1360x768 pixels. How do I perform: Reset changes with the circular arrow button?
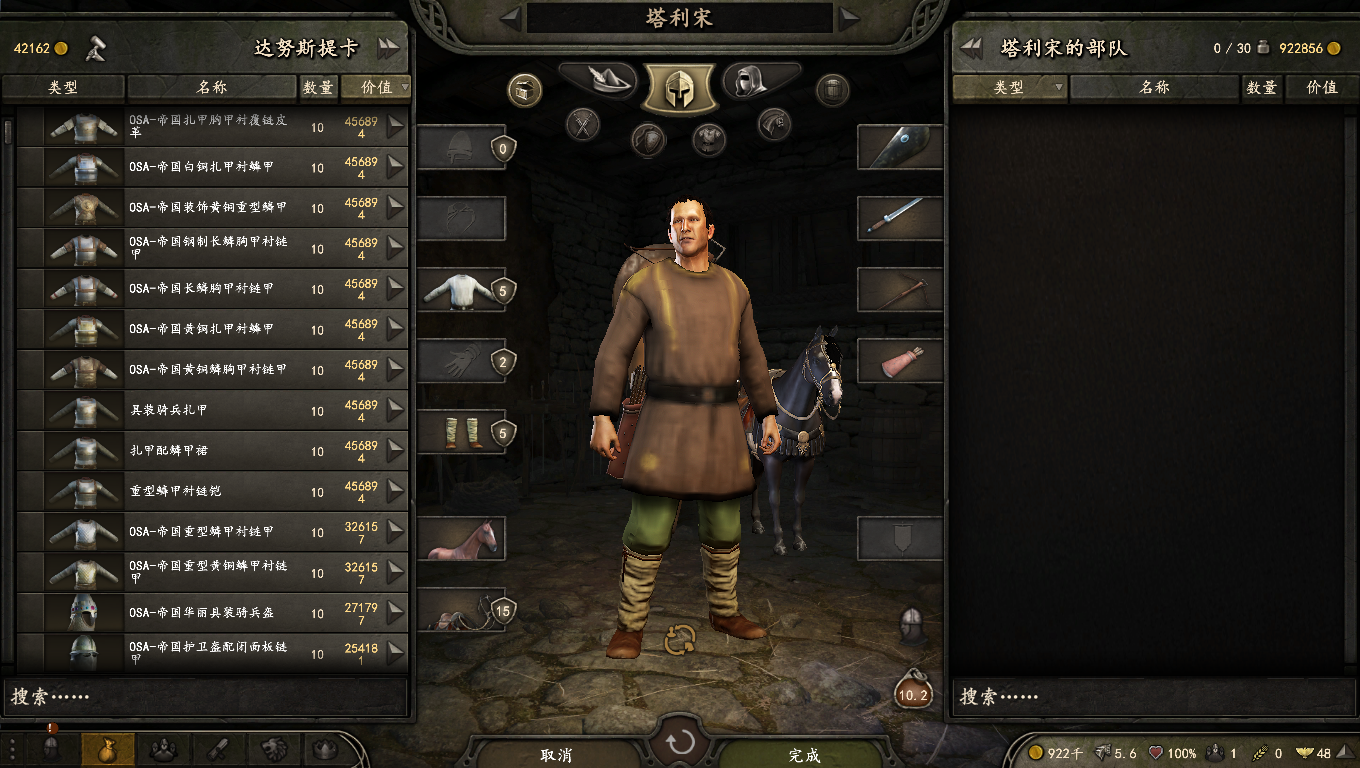680,743
